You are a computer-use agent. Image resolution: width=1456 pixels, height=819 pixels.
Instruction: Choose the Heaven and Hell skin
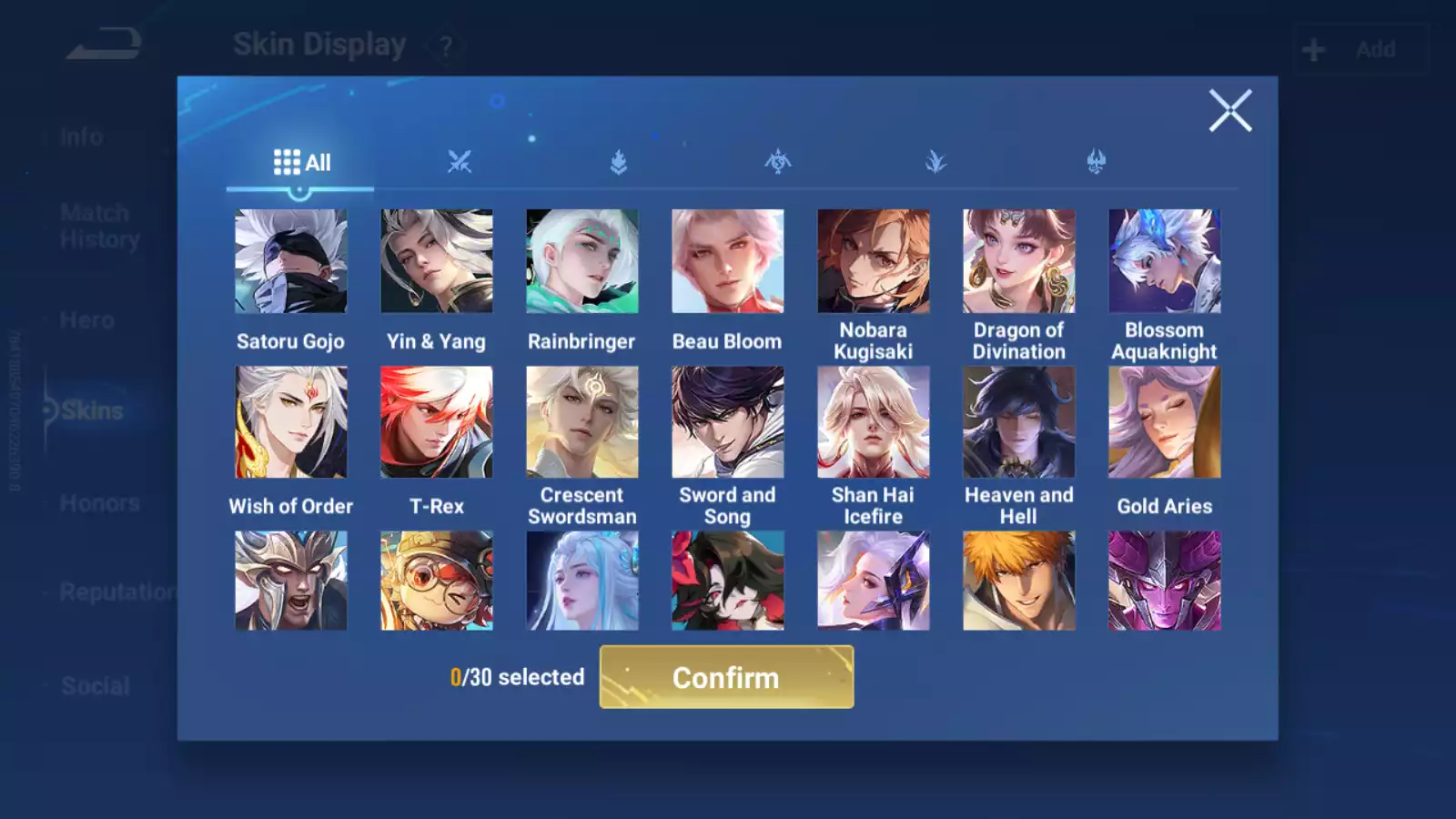(x=1019, y=422)
